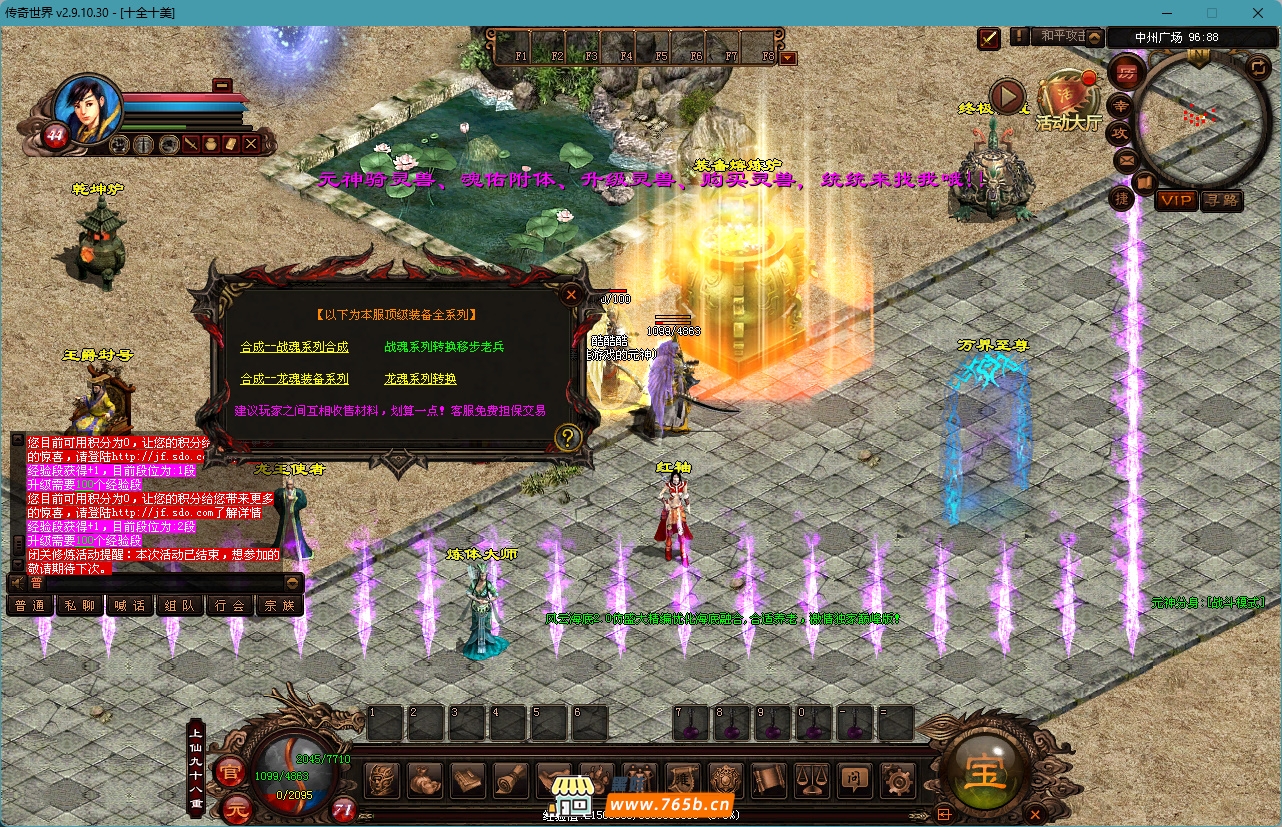Open the question mark help button
This screenshot has height=827, width=1282.
568,437
